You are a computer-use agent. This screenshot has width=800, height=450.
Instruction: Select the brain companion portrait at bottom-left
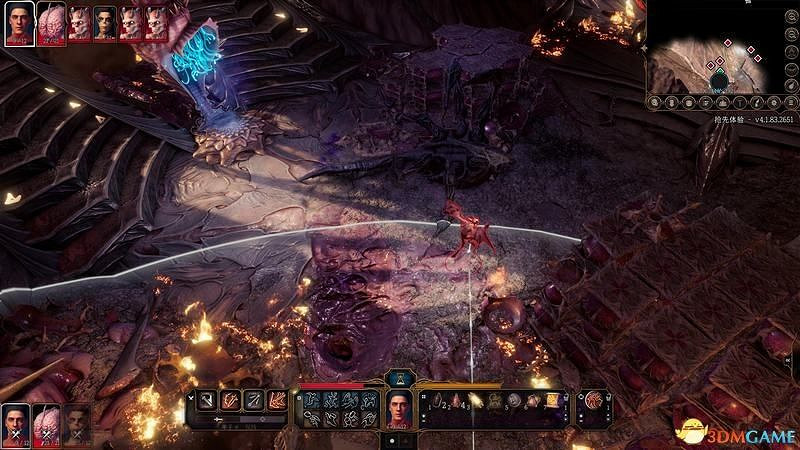(x=45, y=423)
